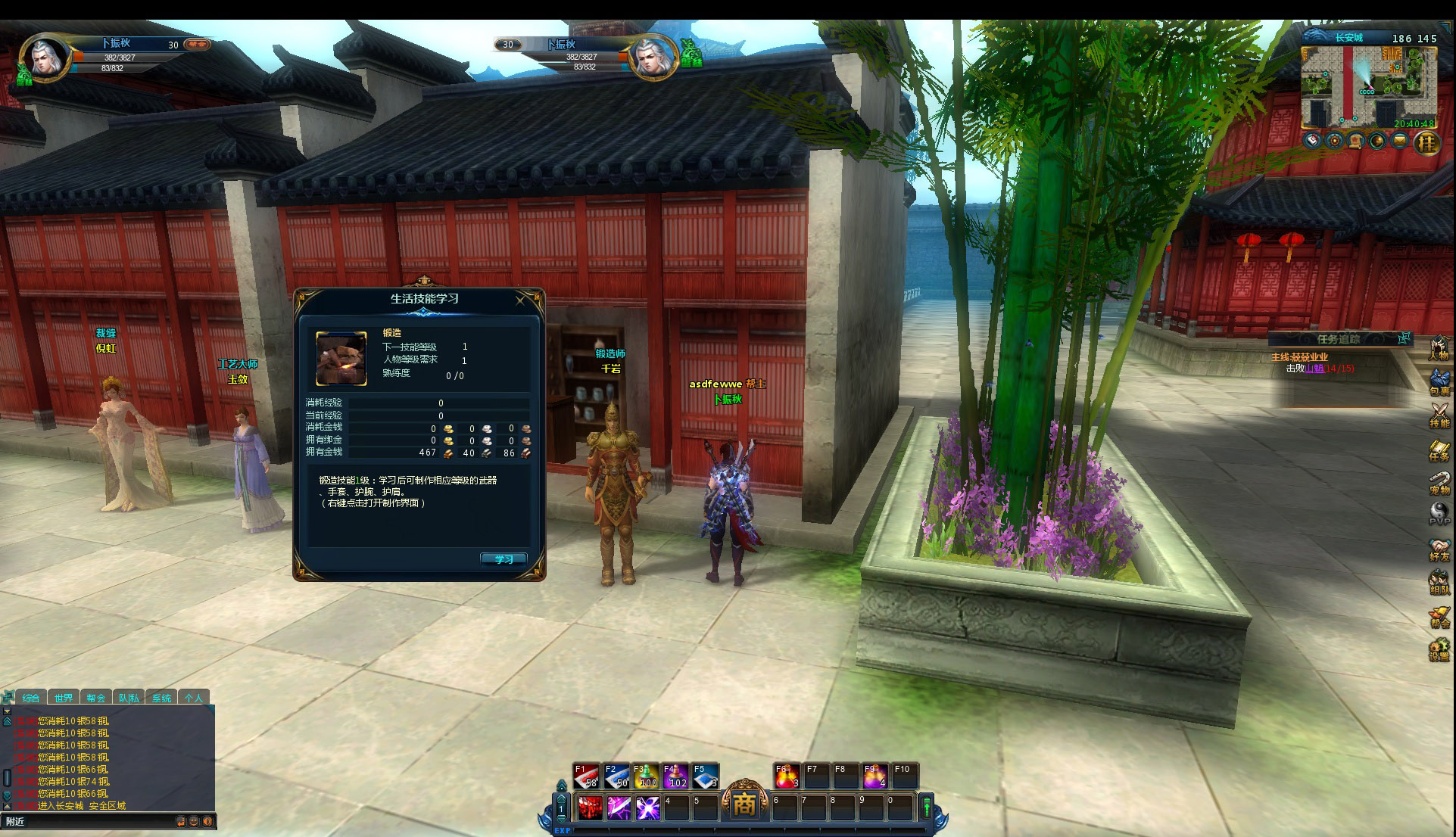Open the 技能 skills menu
Image resolution: width=1456 pixels, height=837 pixels.
click(x=1439, y=415)
